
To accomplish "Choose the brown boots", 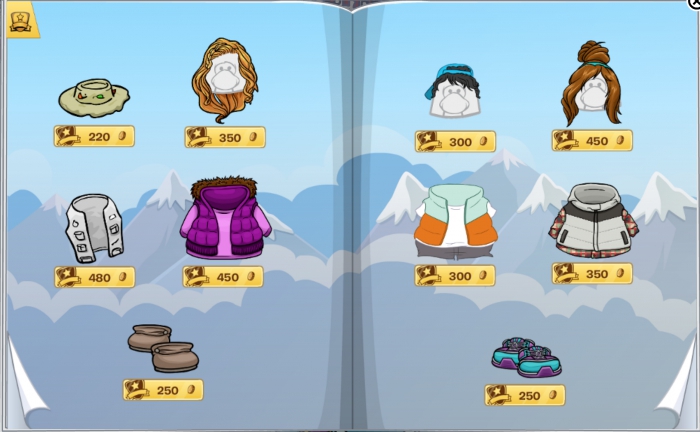I will (x=163, y=348).
